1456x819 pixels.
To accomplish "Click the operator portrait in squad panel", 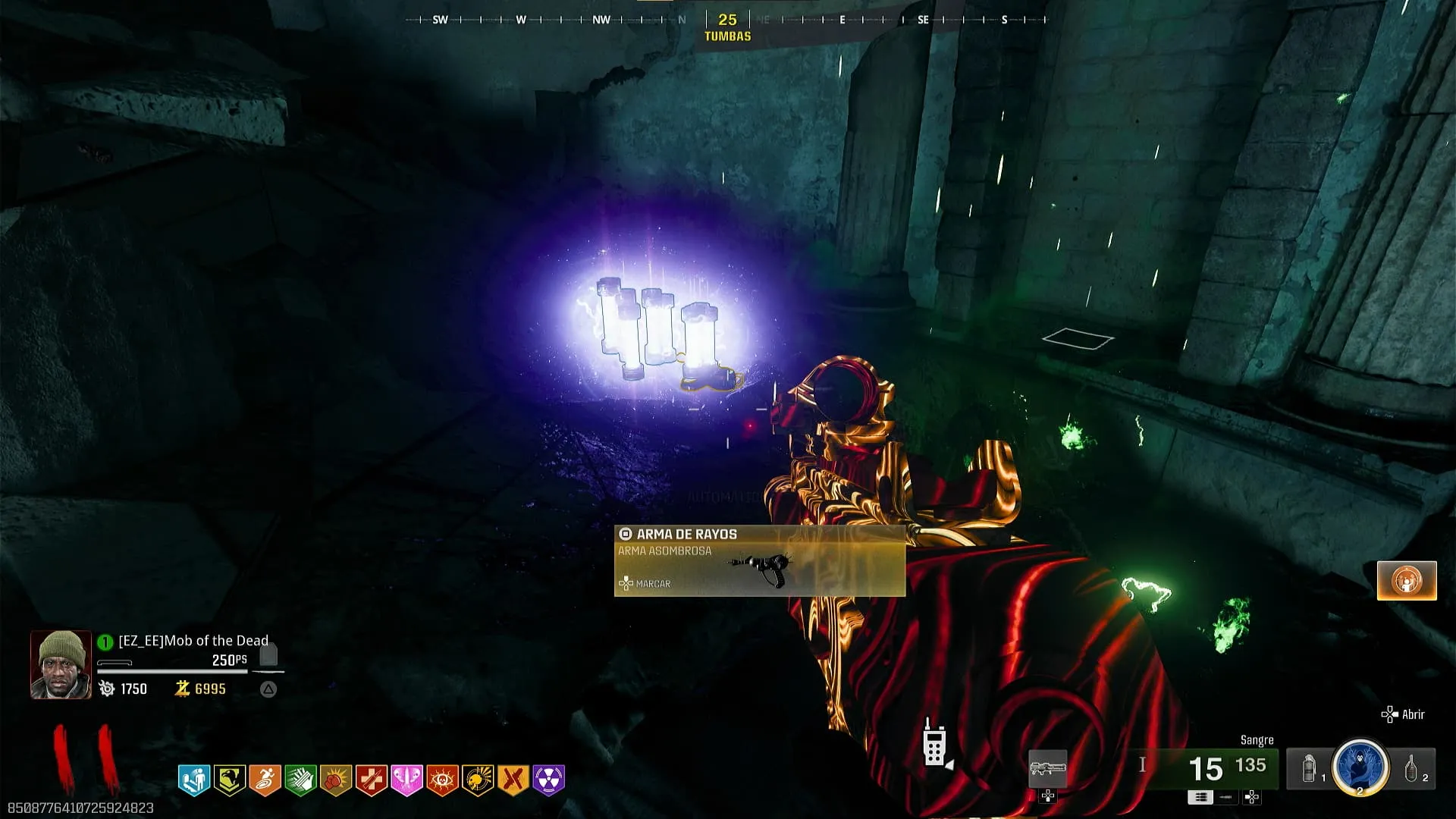I will [x=61, y=664].
